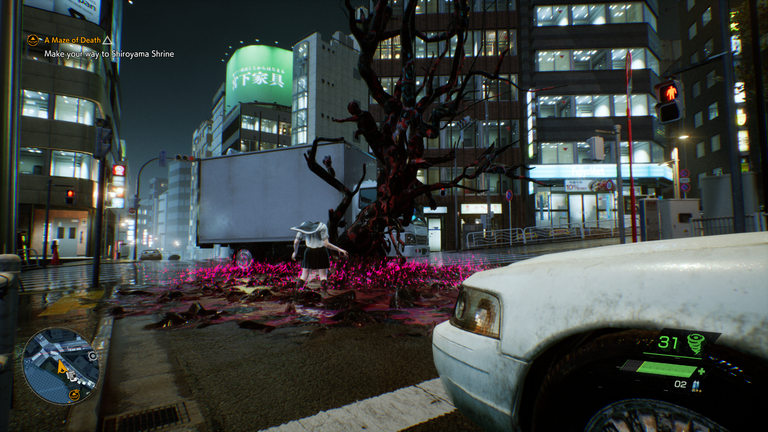The height and width of the screenshot is (432, 768).
Task: Open the circular minimap
Action: (x=61, y=365)
